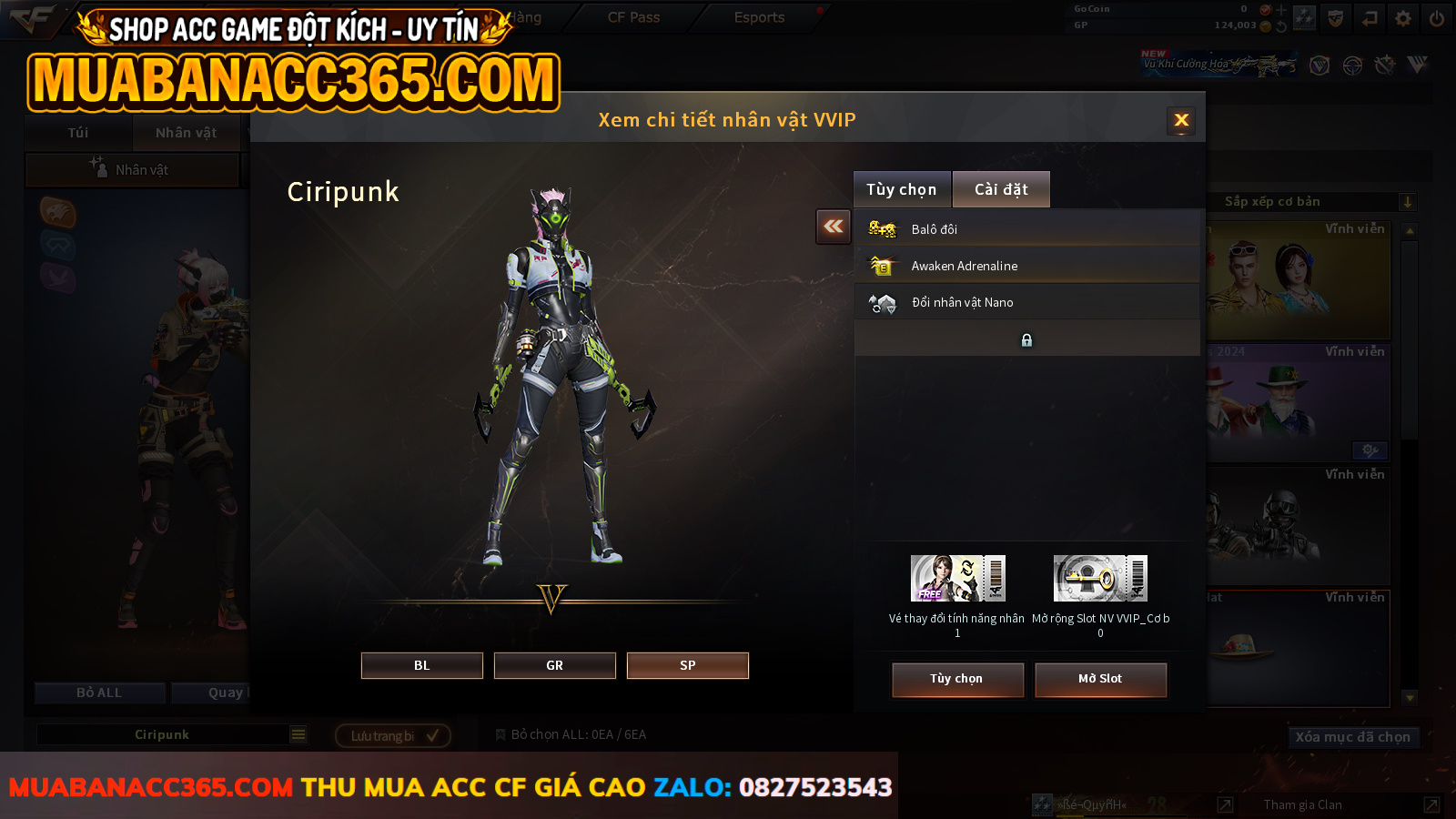Select the Balô đôi option row
The height and width of the screenshot is (819, 1456).
1026,229
